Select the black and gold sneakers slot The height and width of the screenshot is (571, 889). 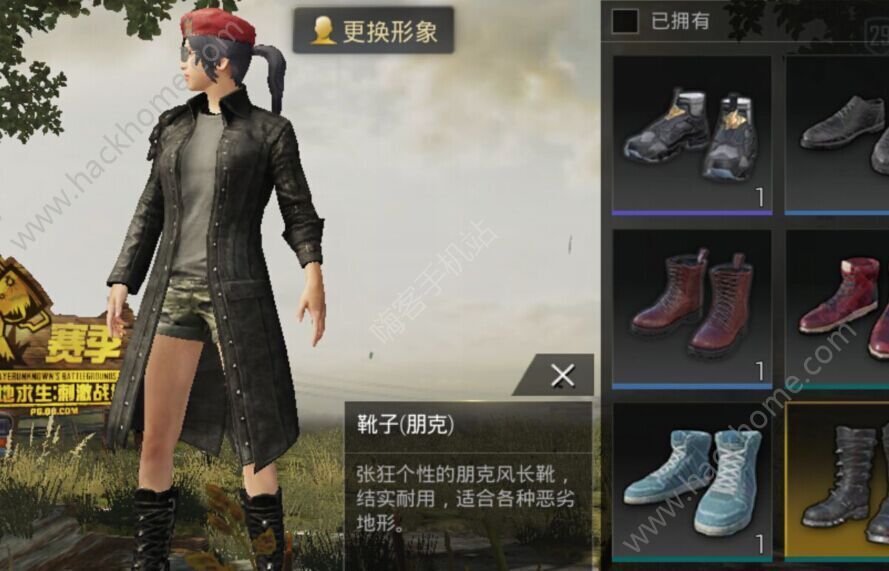691,133
